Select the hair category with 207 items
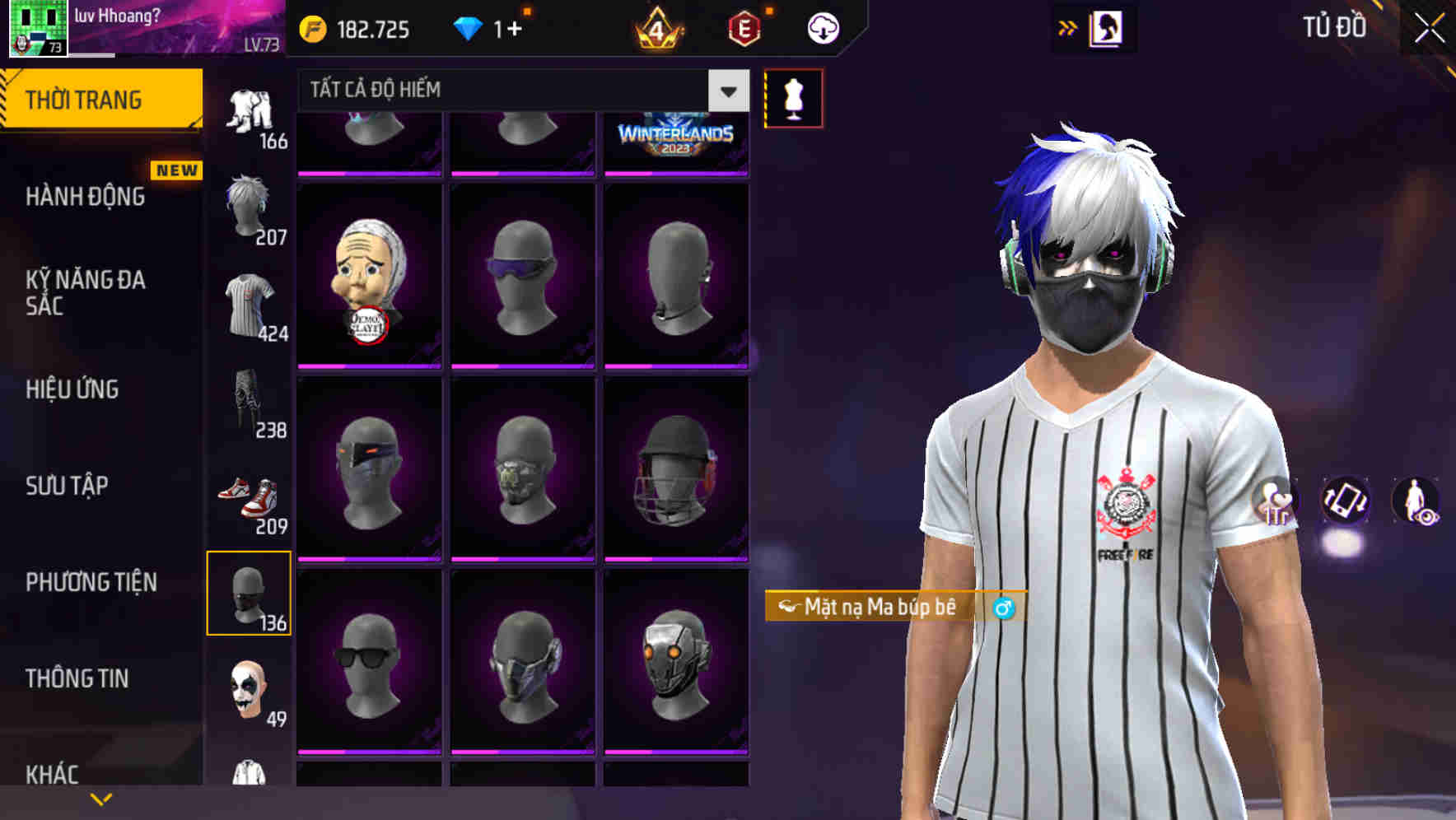This screenshot has width=1456, height=820. click(x=247, y=206)
